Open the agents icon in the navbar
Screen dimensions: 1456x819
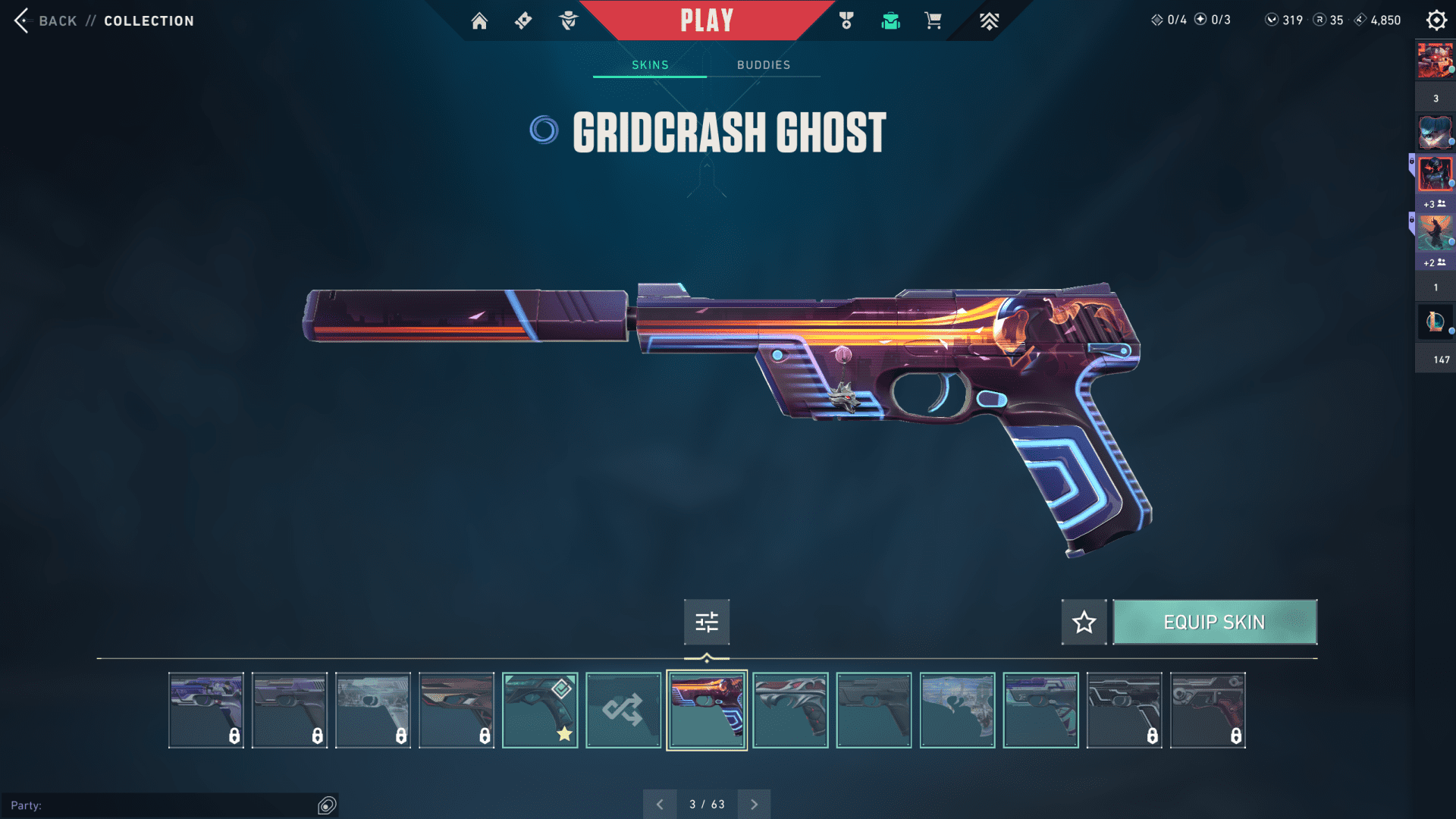click(568, 20)
